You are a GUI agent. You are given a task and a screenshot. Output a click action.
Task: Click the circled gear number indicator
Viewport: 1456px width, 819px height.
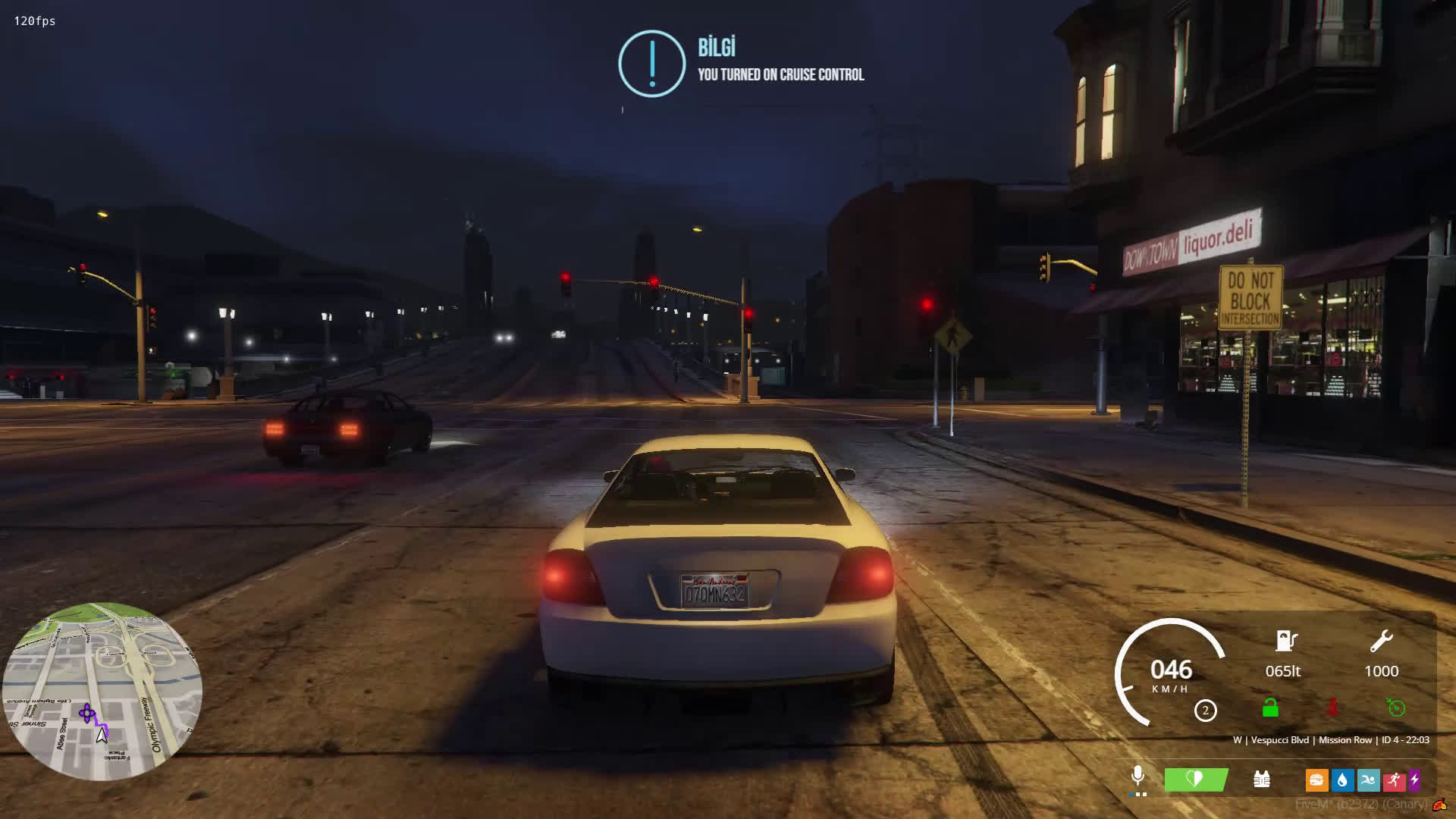[x=1206, y=711]
